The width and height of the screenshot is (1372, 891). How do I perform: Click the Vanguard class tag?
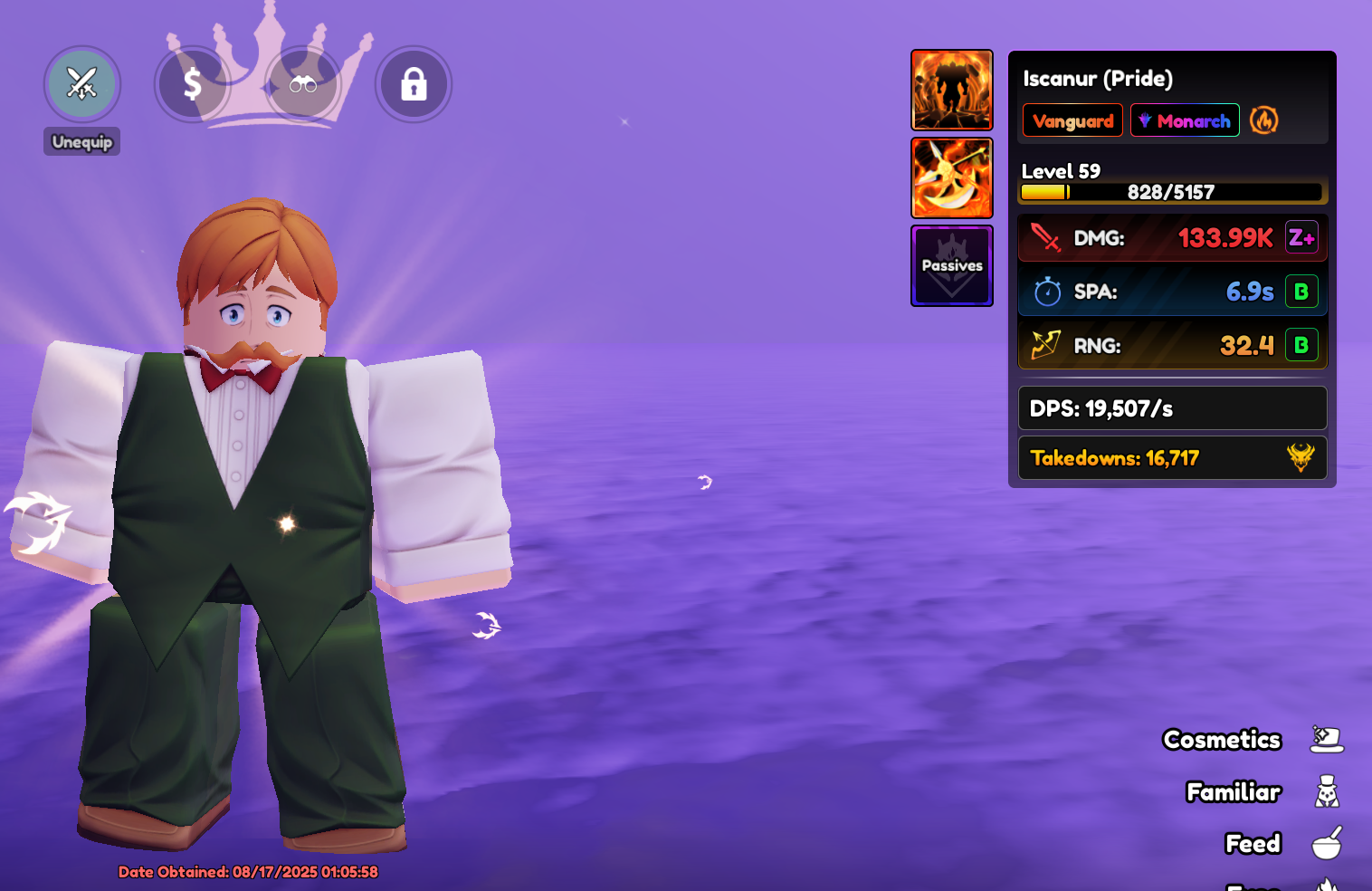pos(1072,120)
